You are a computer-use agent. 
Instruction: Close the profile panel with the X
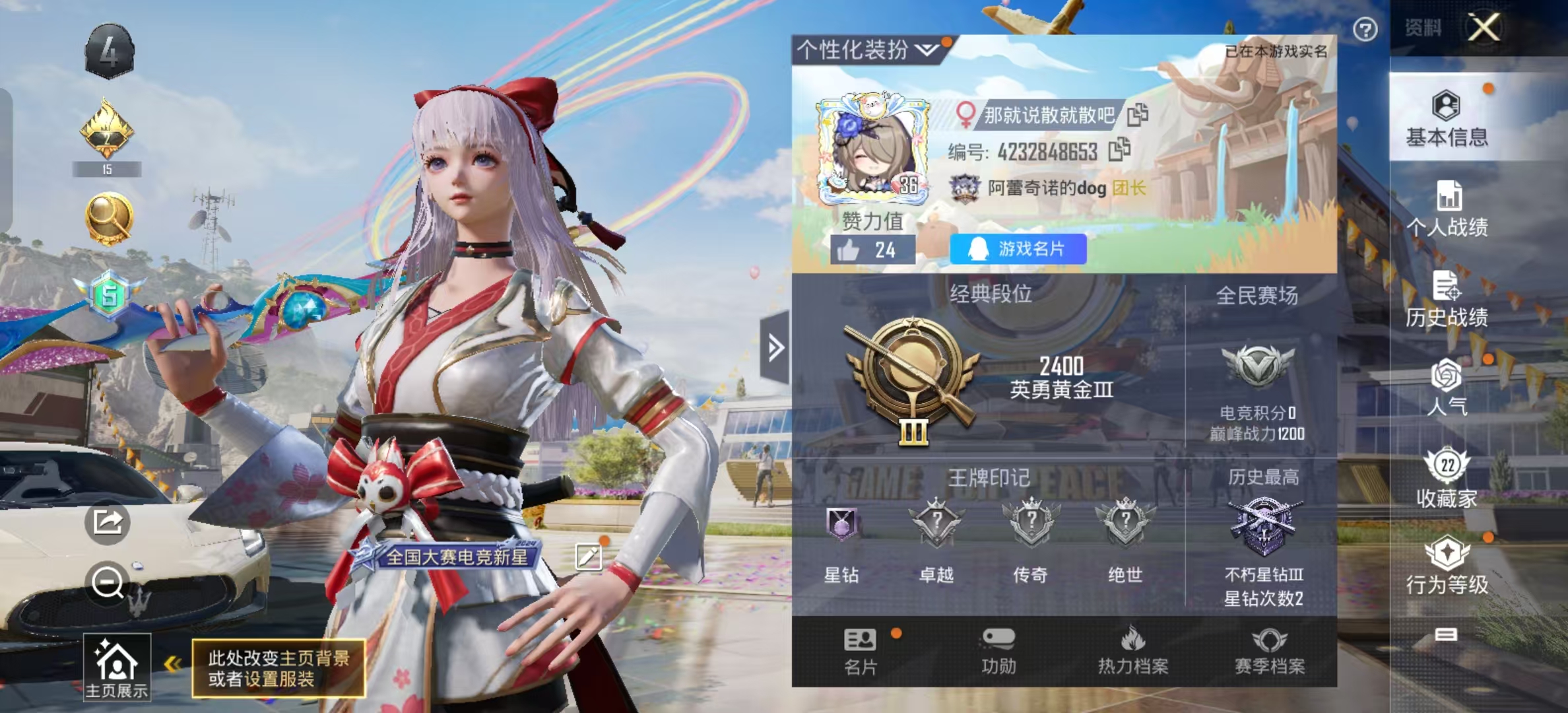(x=1484, y=28)
